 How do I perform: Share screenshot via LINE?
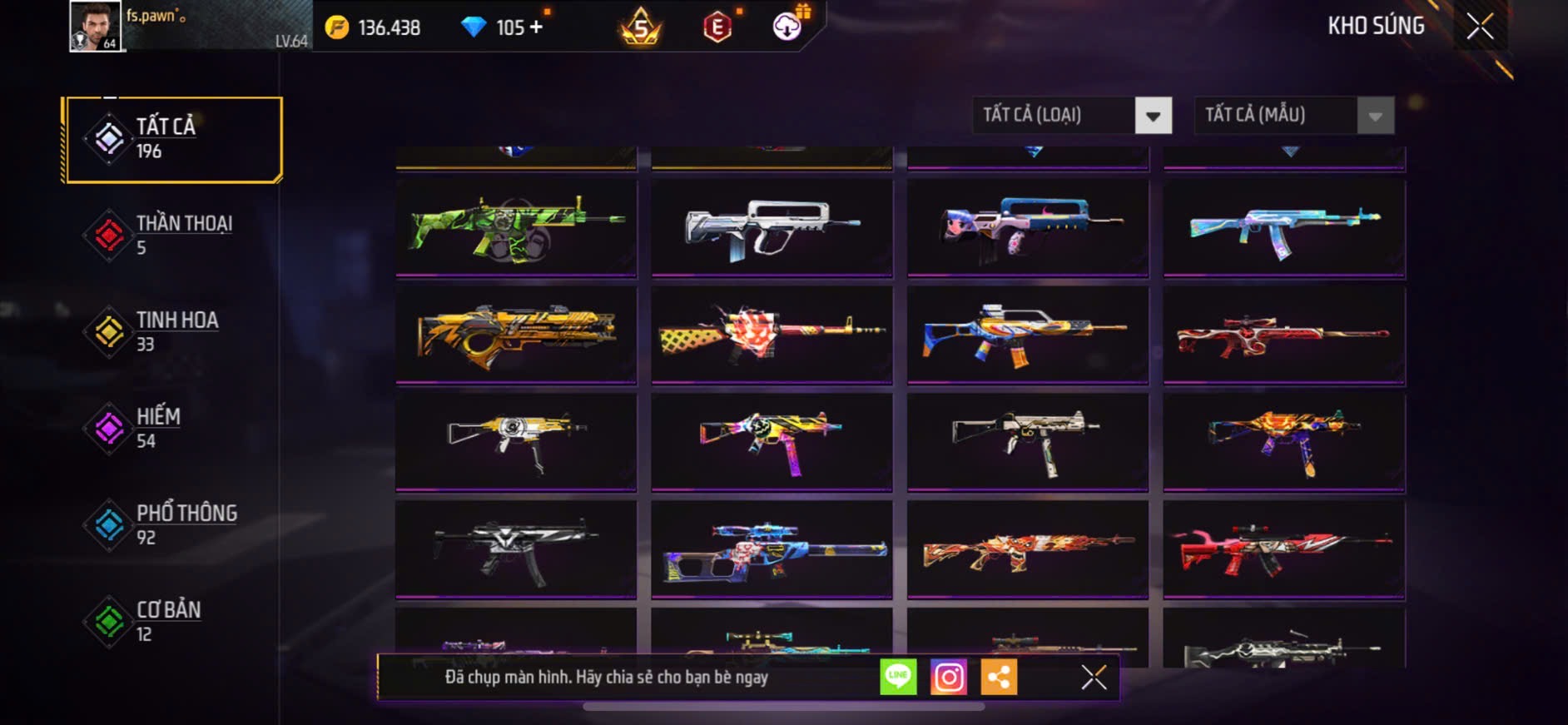[898, 677]
